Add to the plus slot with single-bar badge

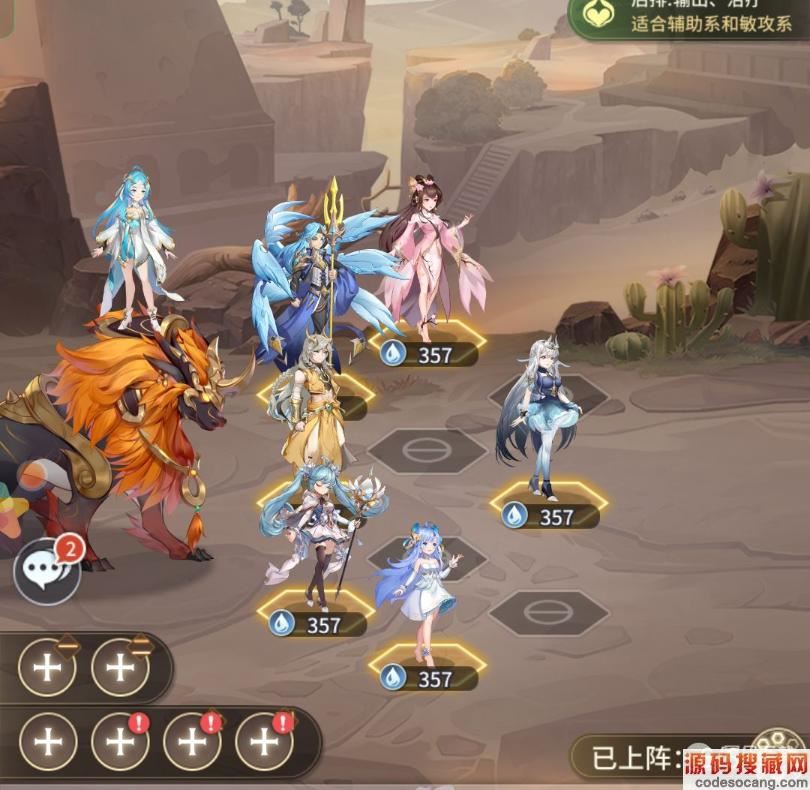[x=47, y=666]
